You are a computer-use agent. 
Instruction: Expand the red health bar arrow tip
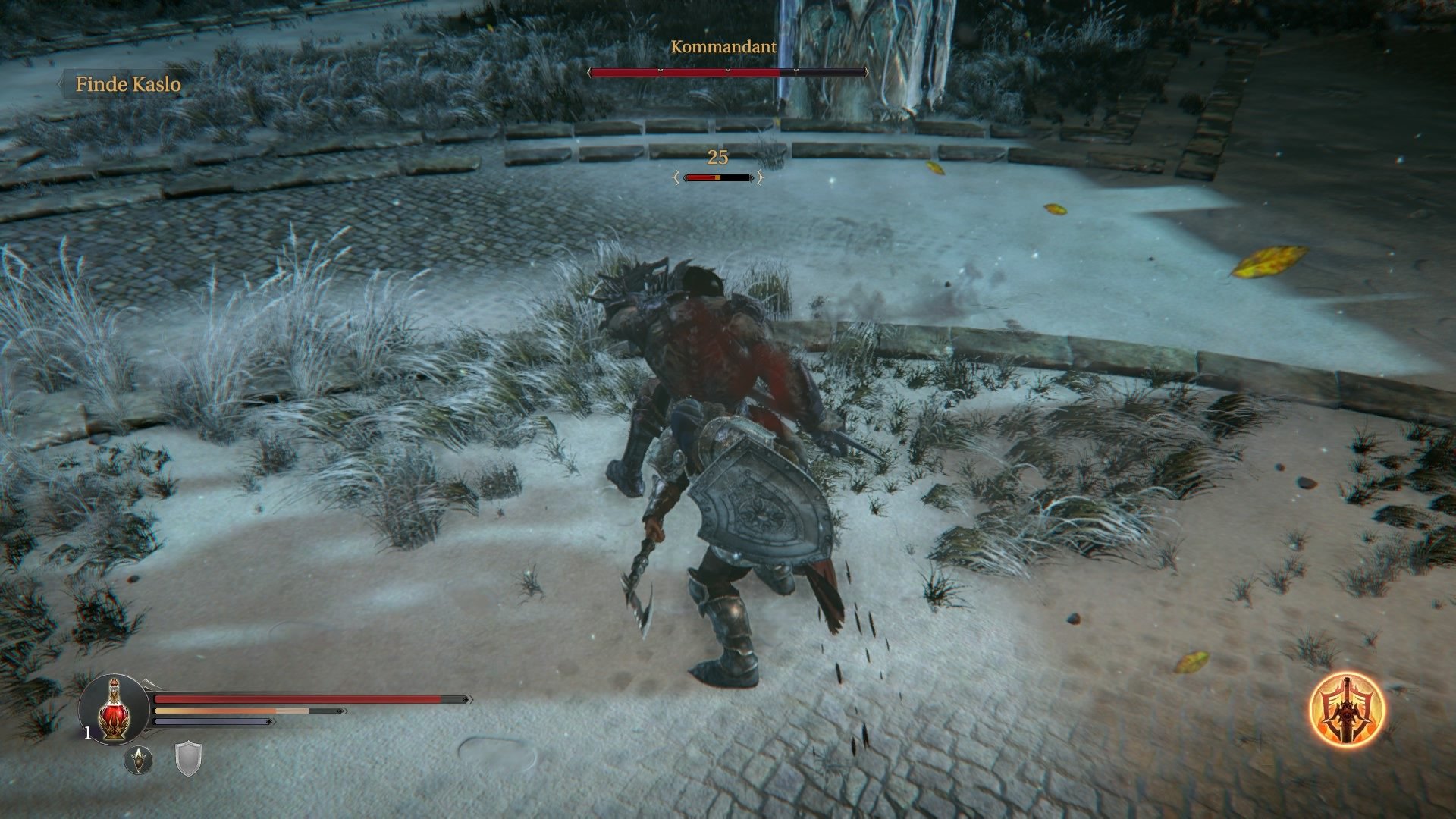[466, 698]
